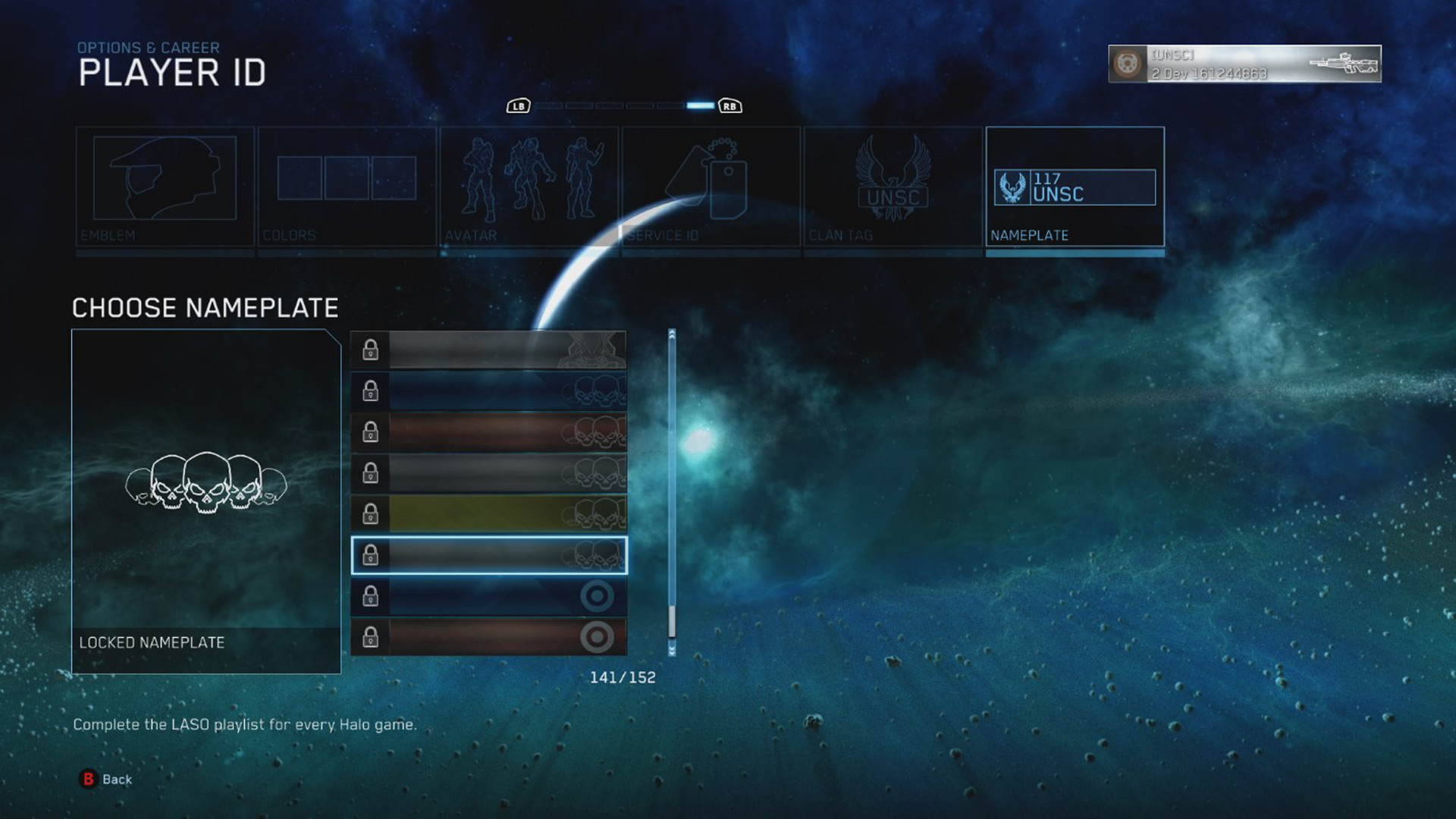Image resolution: width=1456 pixels, height=819 pixels.
Task: Switch to the Emblem tab
Action: 165,187
